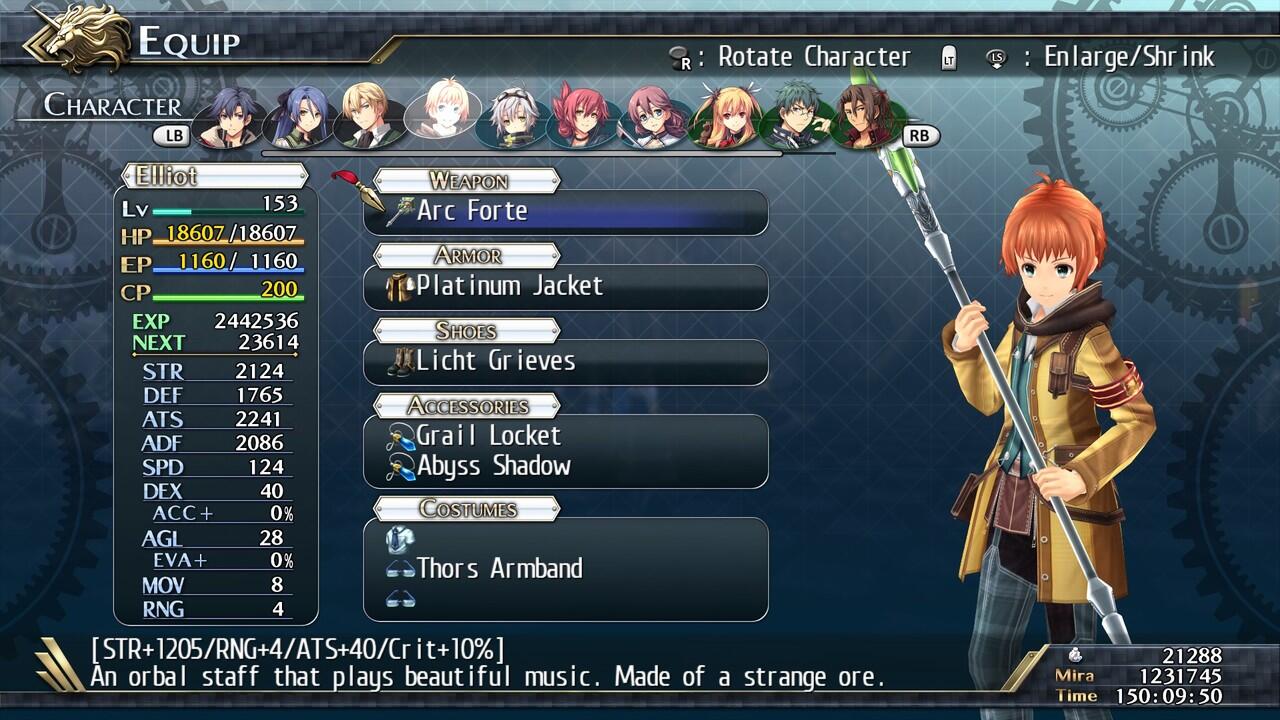This screenshot has width=1280, height=720.
Task: Choose the Licht Grieves shoes slot
Action: pyautogui.click(x=565, y=362)
